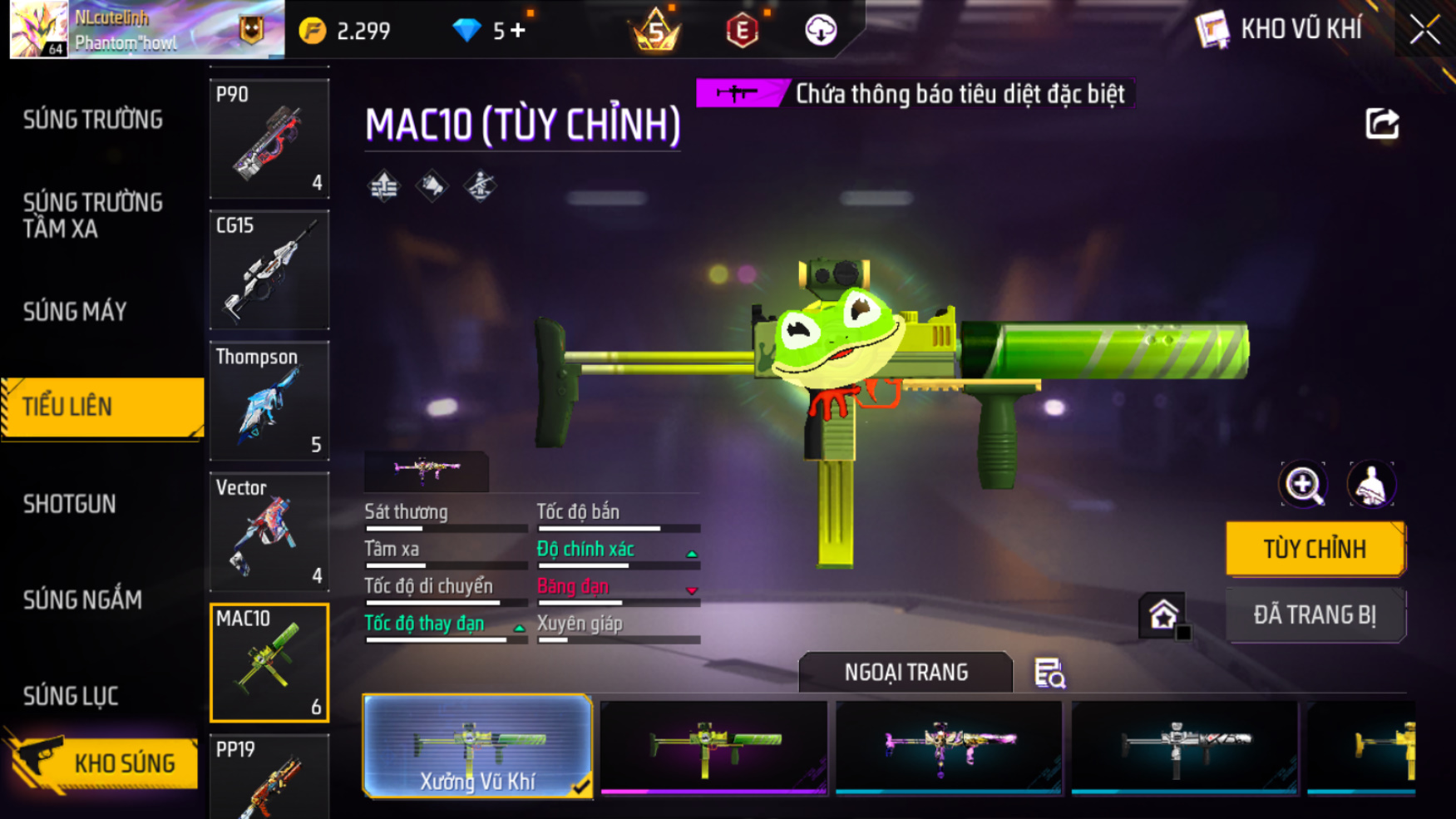Open the Shotgun weapon category
The image size is (1456, 819).
point(70,504)
